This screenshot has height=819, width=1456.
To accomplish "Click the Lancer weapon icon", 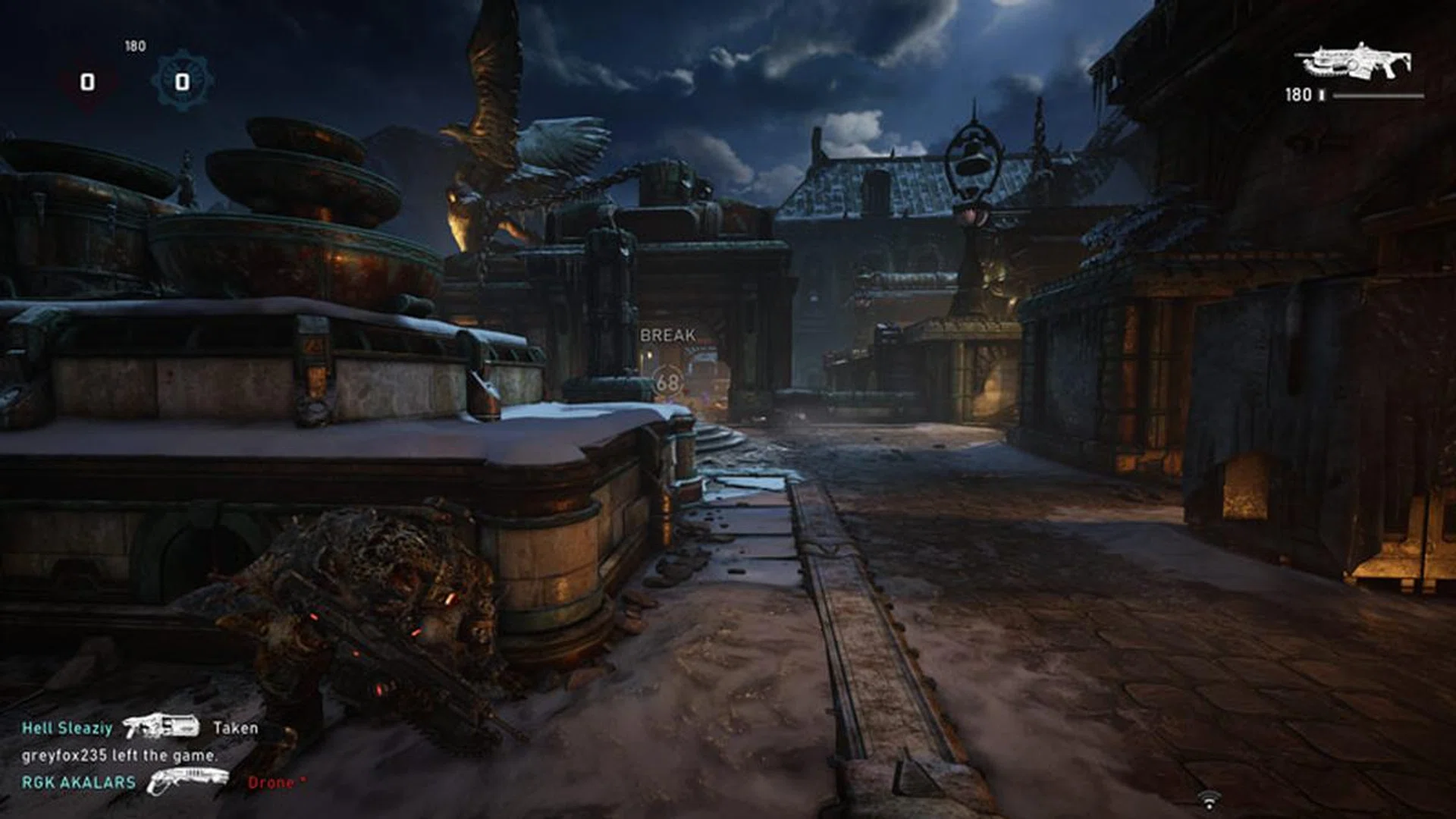I will (x=1354, y=61).
